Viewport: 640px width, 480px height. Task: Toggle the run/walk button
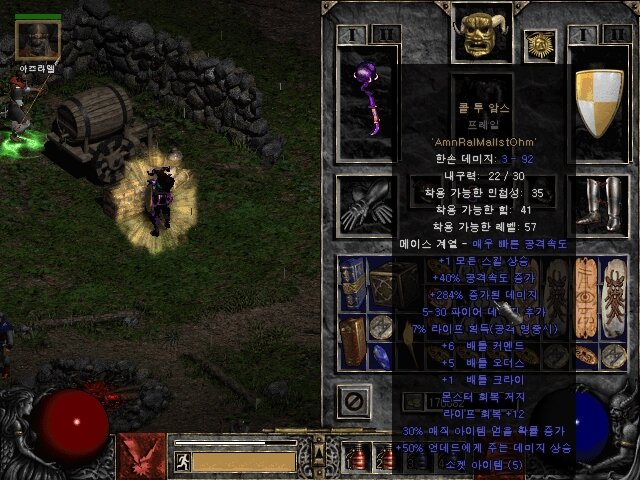pyautogui.click(x=183, y=461)
